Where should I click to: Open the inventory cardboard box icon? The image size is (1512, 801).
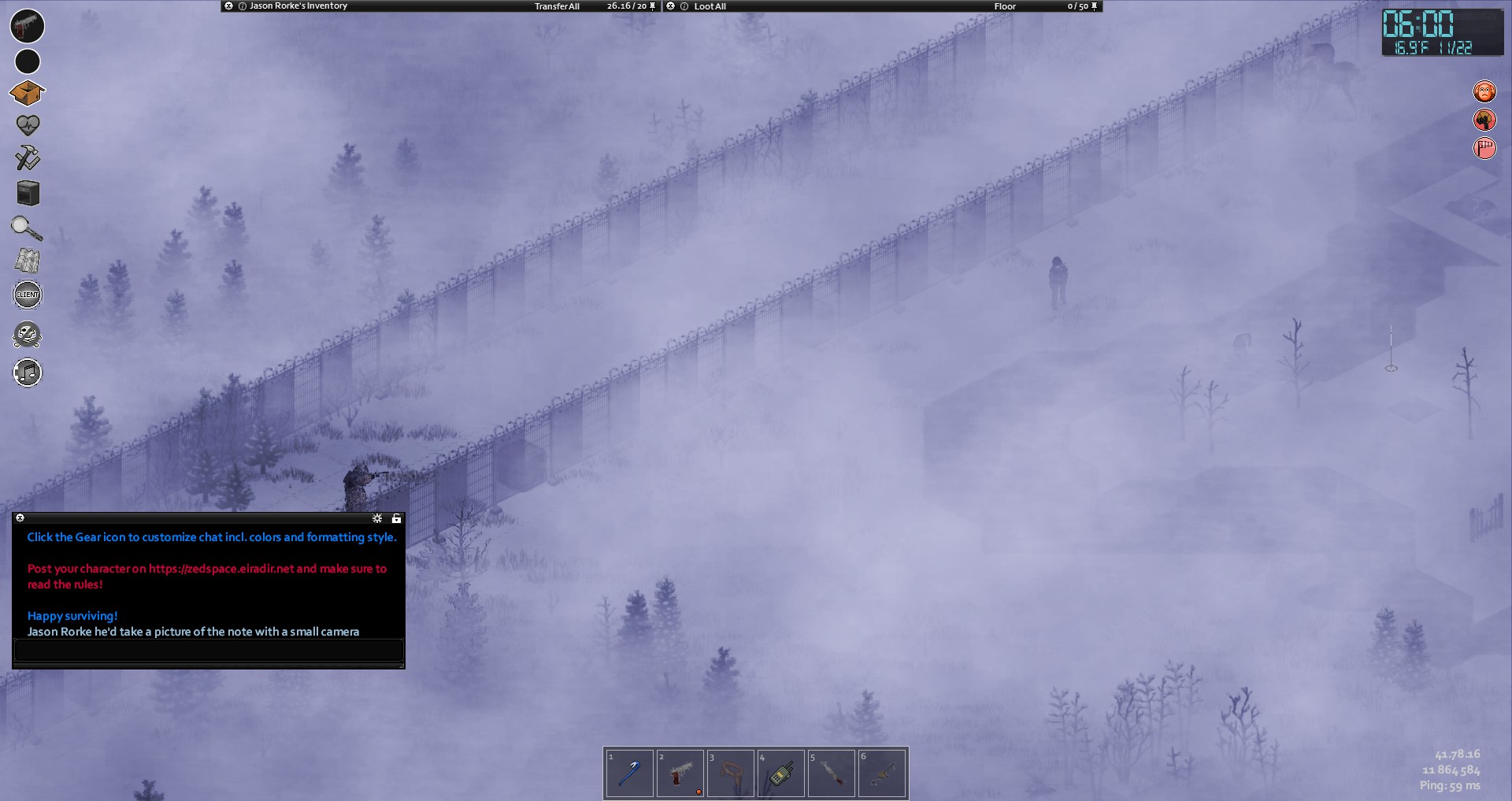pyautogui.click(x=27, y=93)
